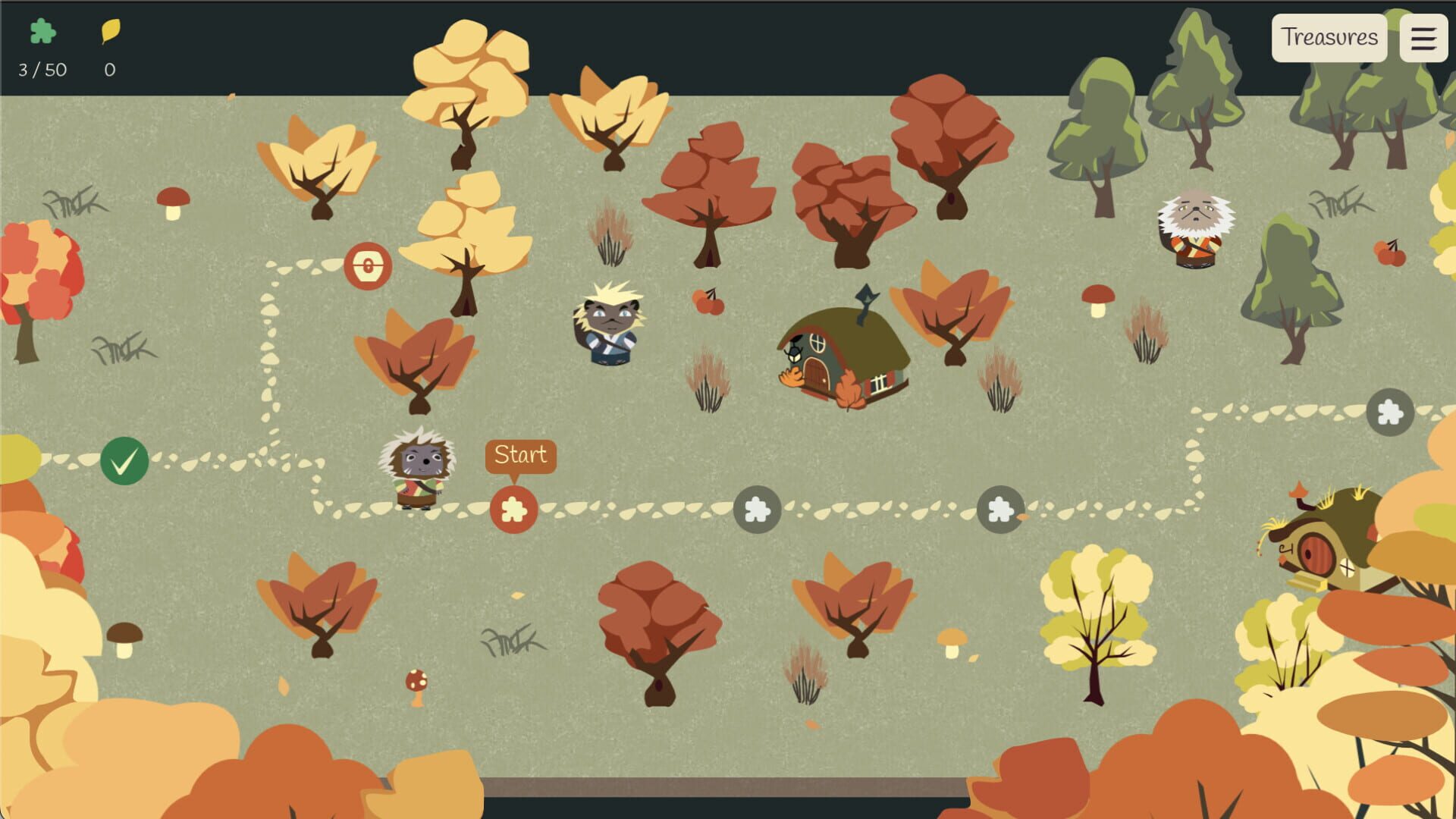Open the Treasures collection
Viewport: 1456px width, 819px height.
1330,37
